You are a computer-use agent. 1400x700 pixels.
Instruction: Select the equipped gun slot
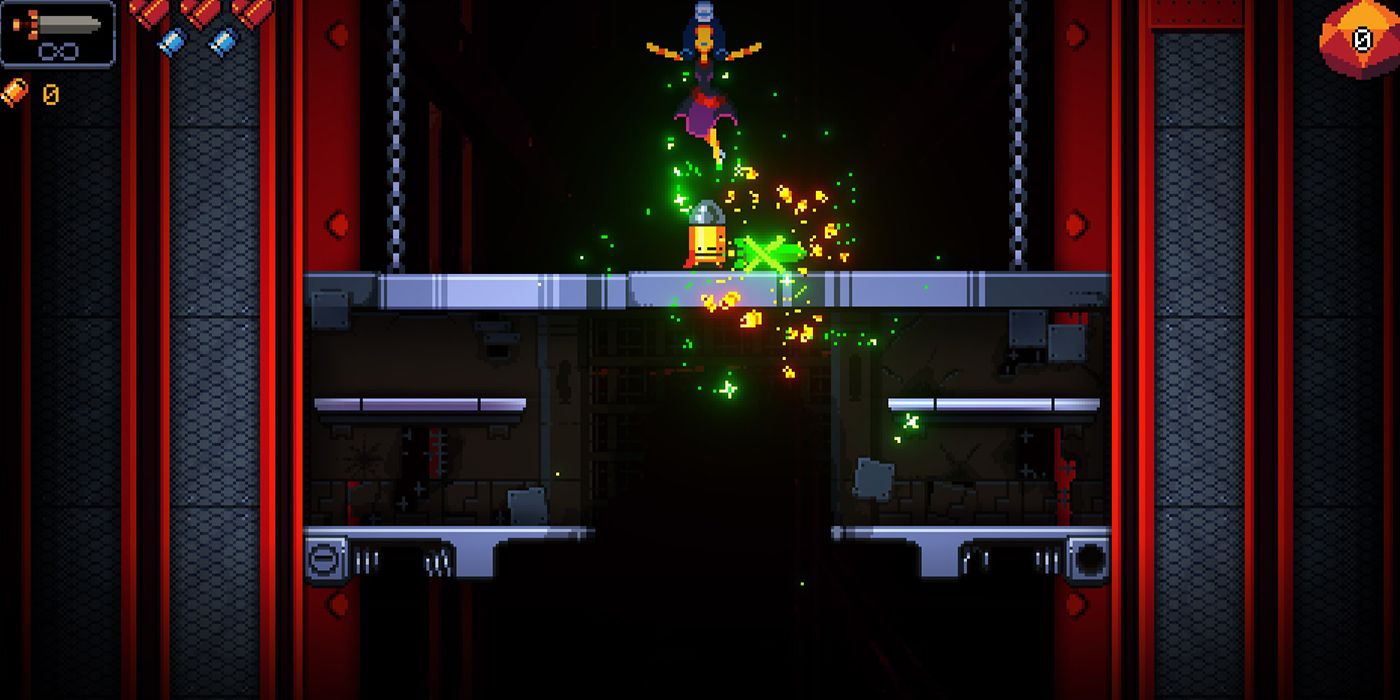point(58,33)
